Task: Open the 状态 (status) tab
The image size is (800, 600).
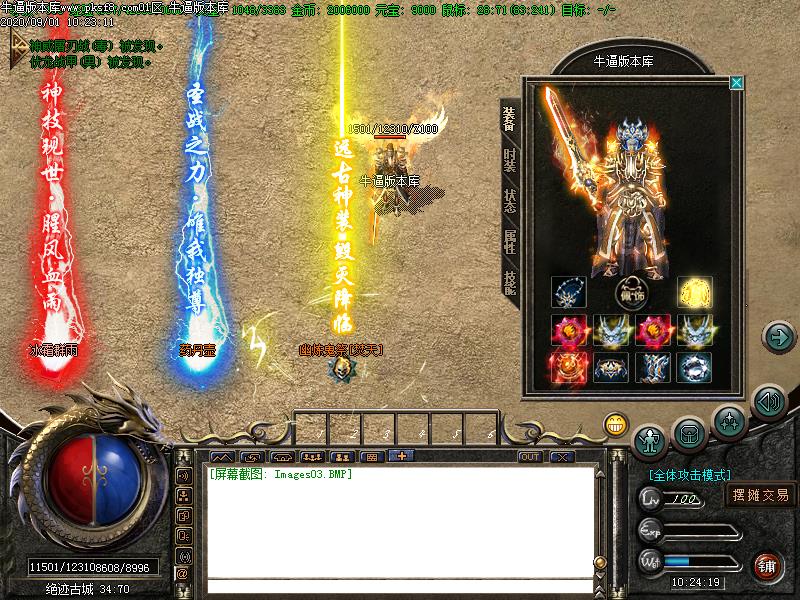Action: [510, 201]
